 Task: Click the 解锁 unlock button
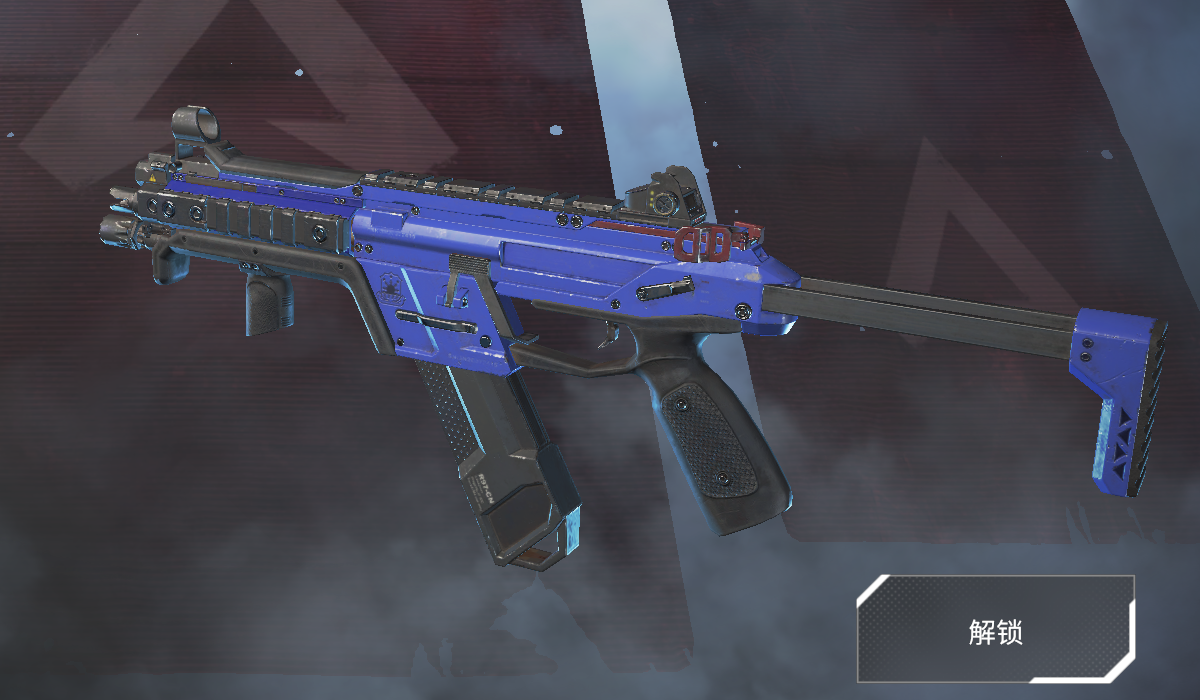(995, 629)
